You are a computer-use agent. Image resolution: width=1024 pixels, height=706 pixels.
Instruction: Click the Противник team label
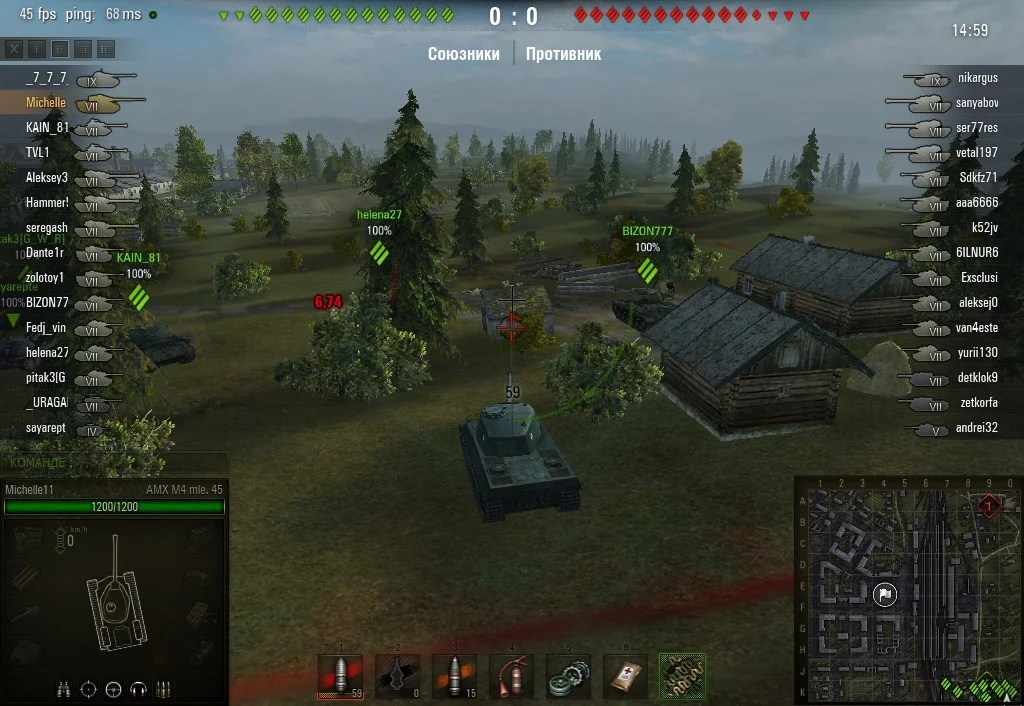point(563,54)
